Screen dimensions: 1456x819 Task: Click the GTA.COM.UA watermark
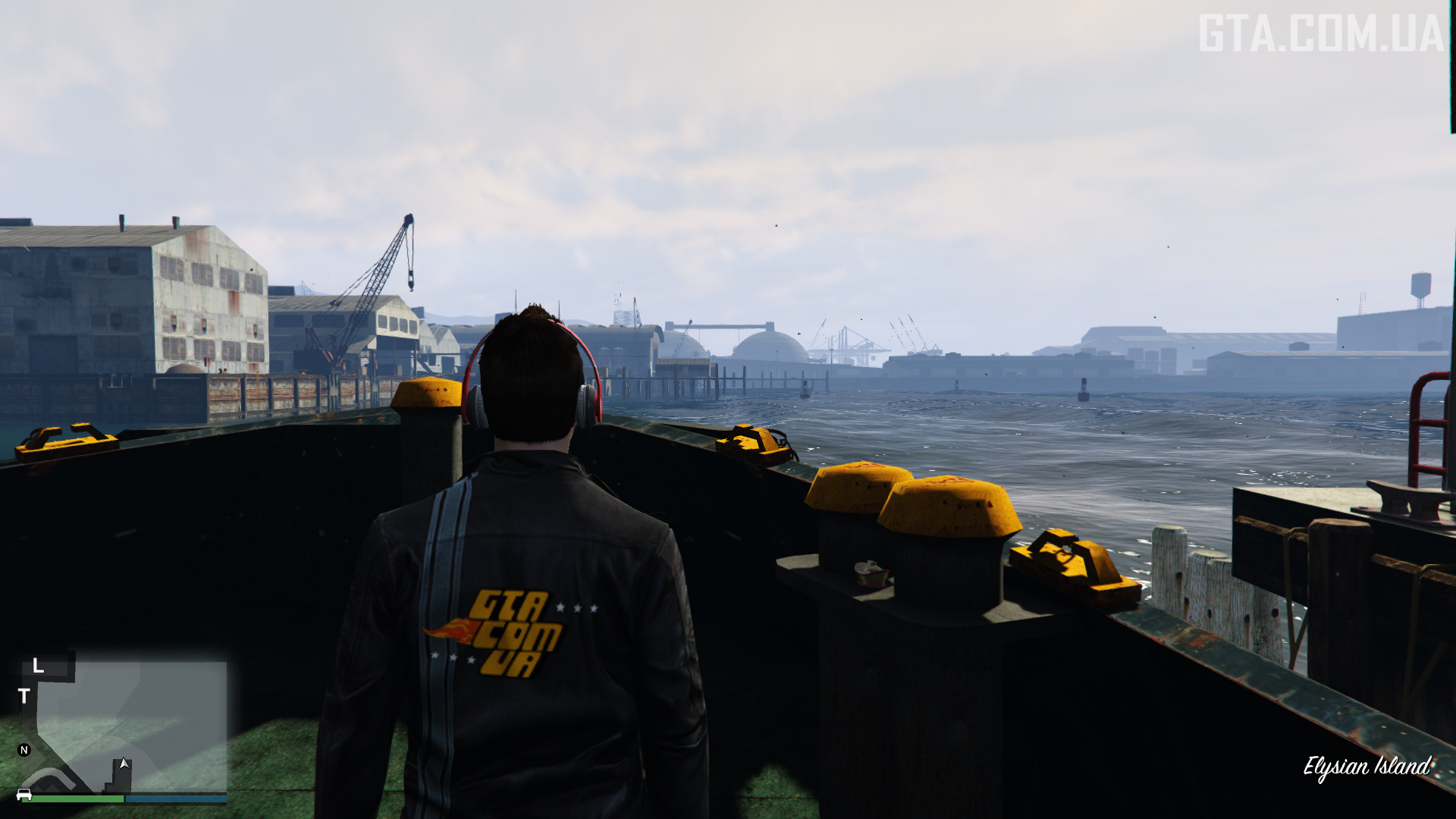(1320, 34)
